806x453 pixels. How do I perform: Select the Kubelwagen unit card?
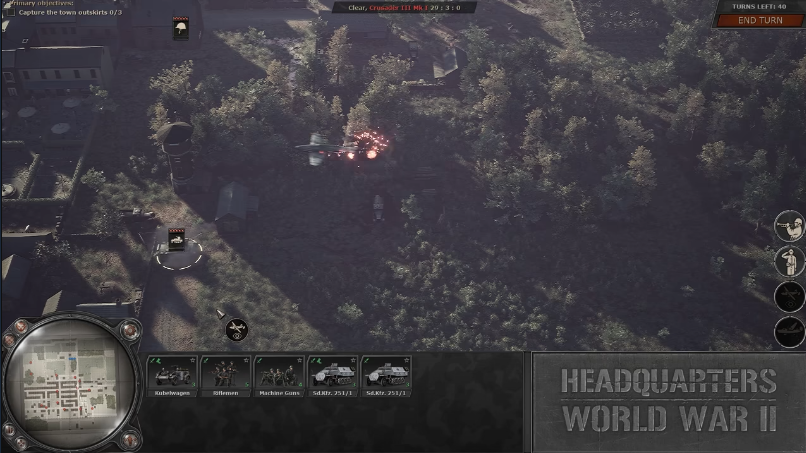pos(172,374)
